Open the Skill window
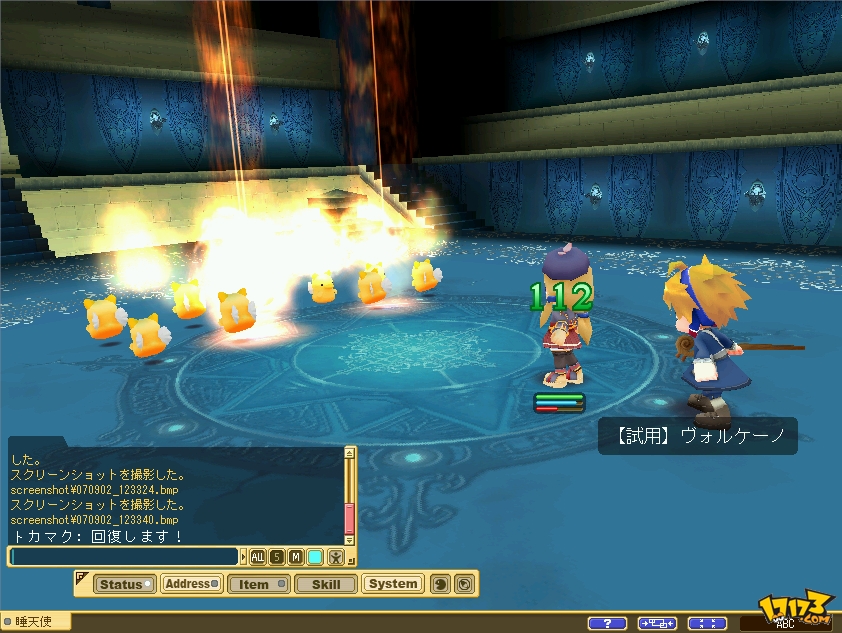This screenshot has width=842, height=633. pos(325,584)
